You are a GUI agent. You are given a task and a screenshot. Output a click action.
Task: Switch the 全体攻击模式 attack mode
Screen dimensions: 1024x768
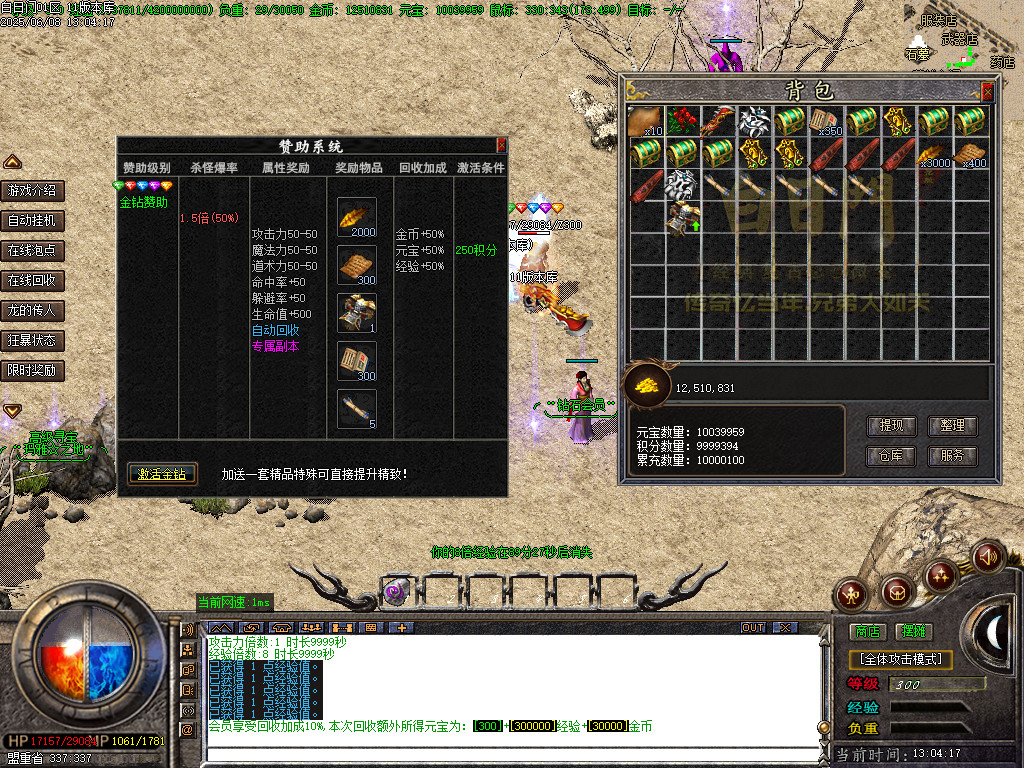(900, 659)
